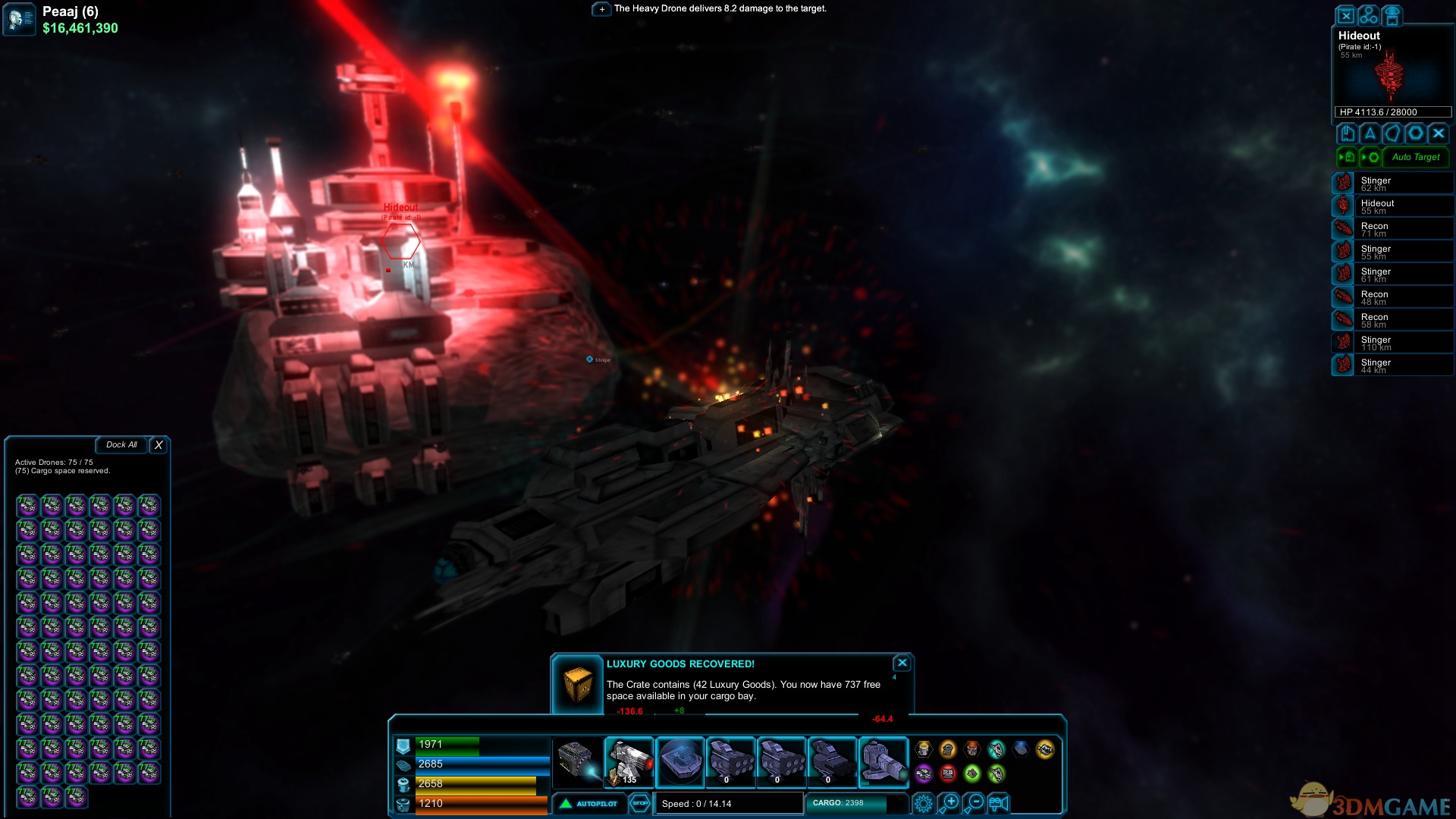Enable Auto Target mode
Screen dimensions: 1456x819
click(1416, 158)
